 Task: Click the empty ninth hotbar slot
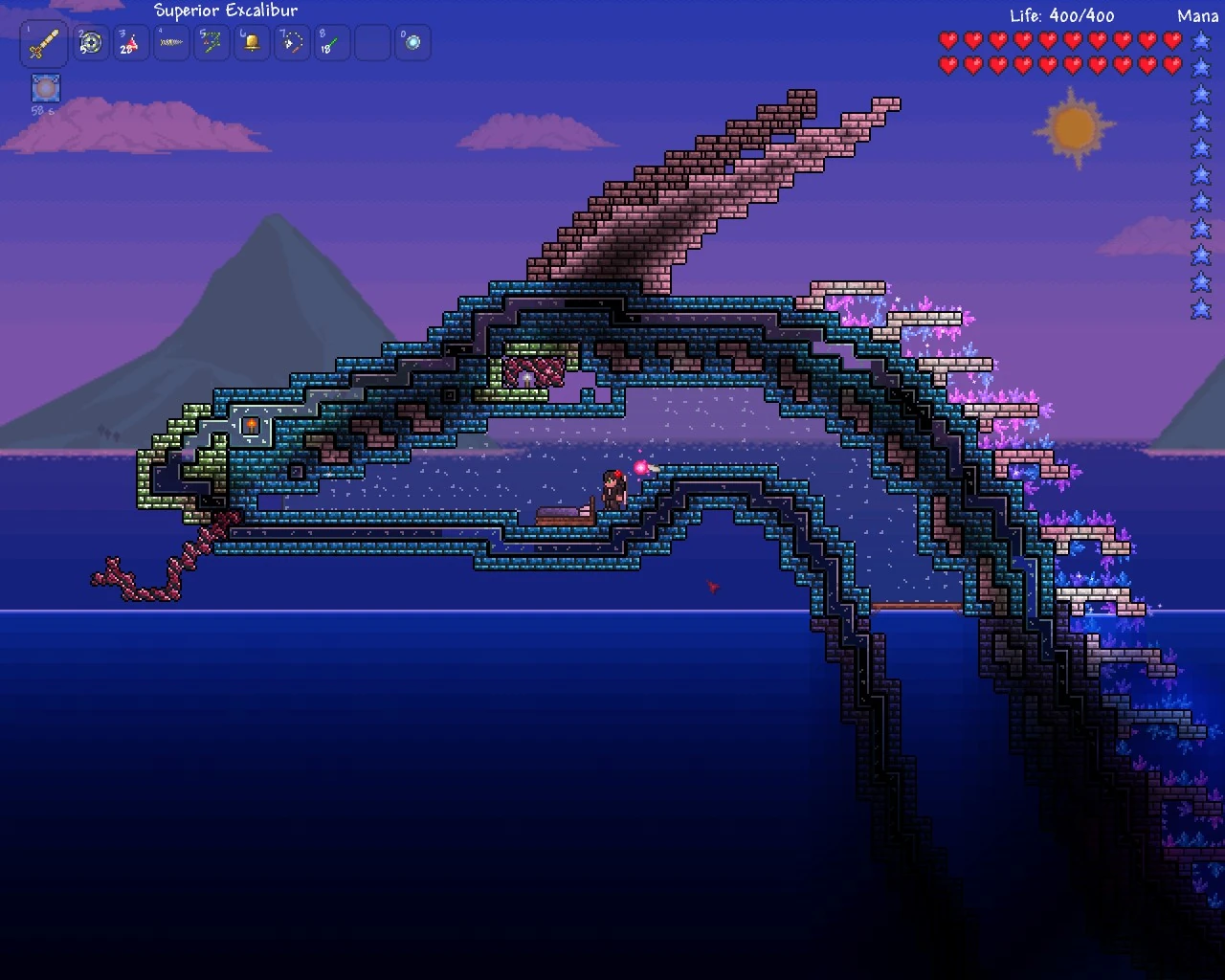[371, 42]
